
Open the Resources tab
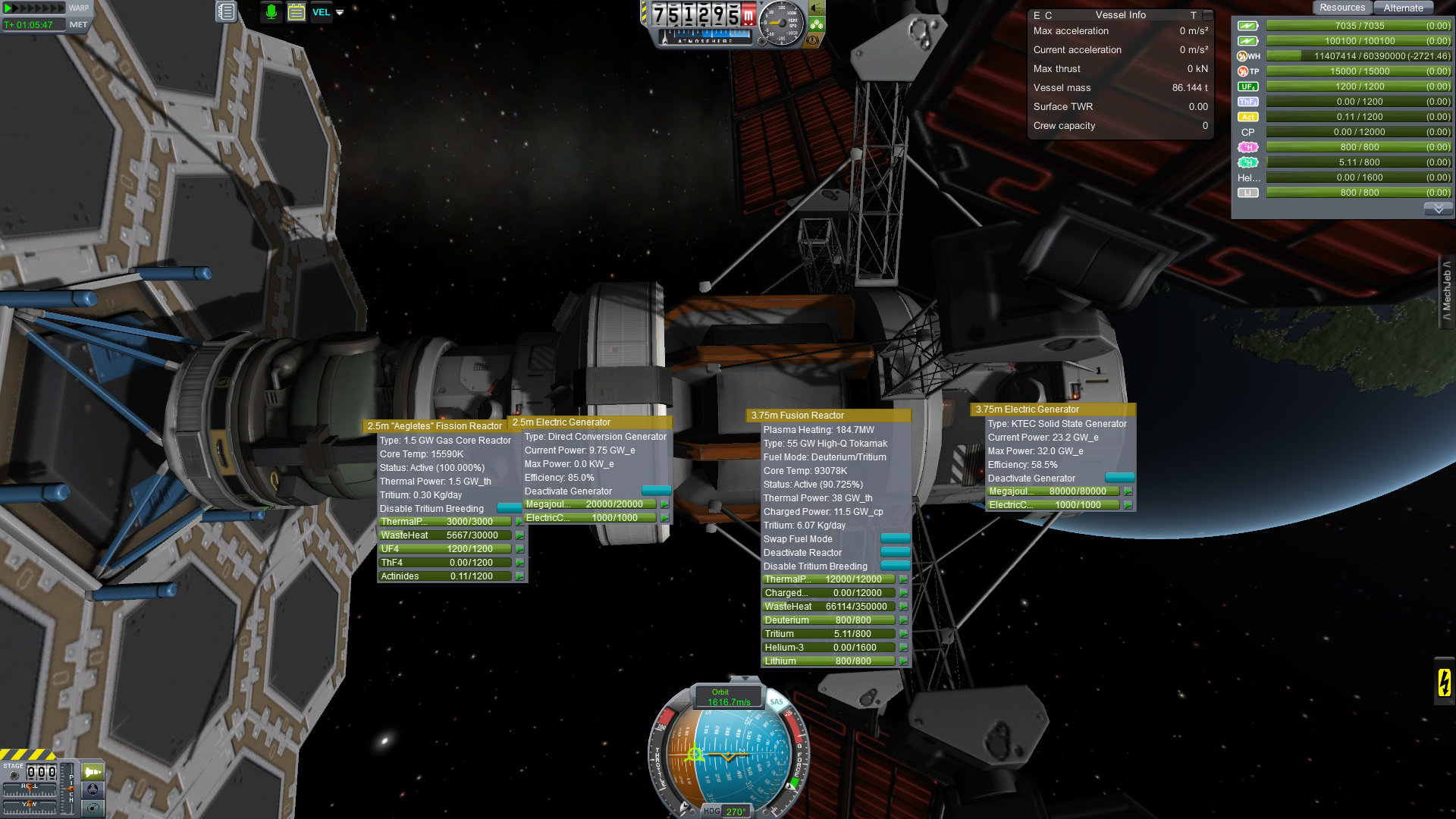click(x=1341, y=8)
